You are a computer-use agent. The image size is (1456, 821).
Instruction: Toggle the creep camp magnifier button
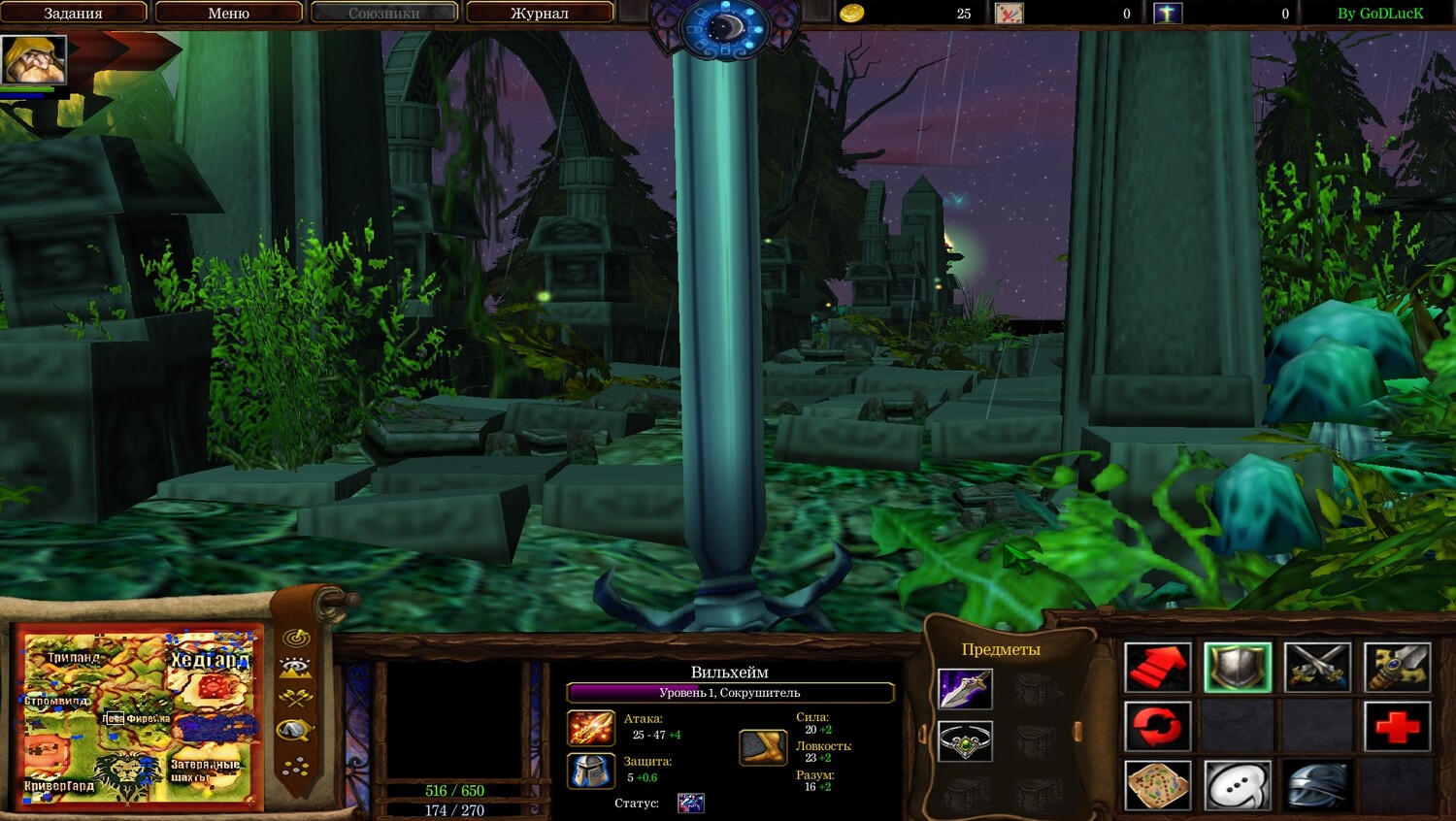295,730
